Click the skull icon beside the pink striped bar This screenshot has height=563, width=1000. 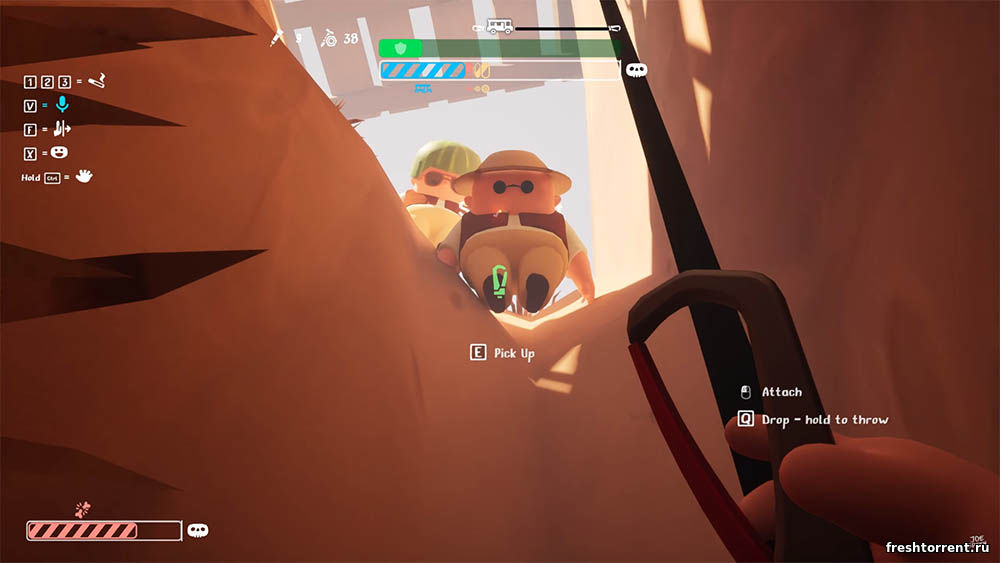click(198, 531)
